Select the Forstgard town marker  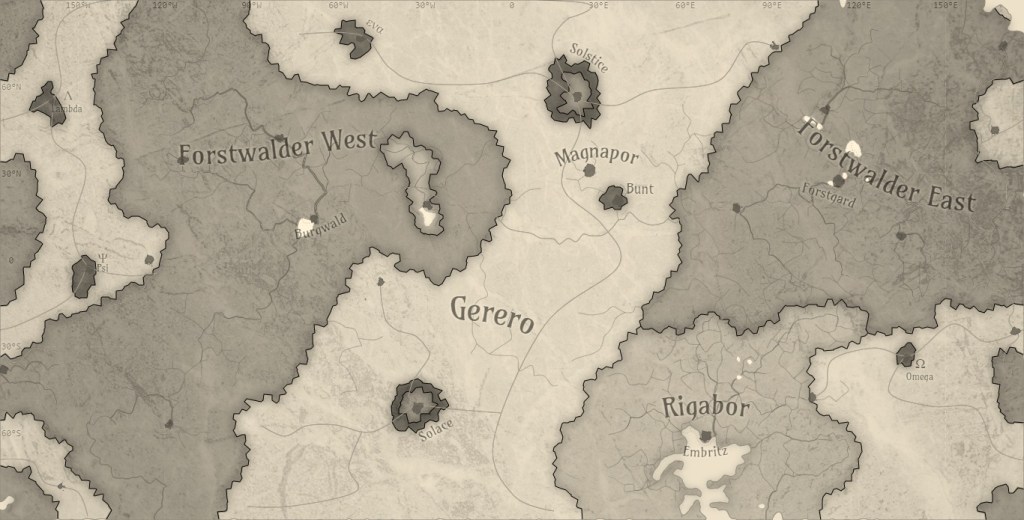click(838, 181)
